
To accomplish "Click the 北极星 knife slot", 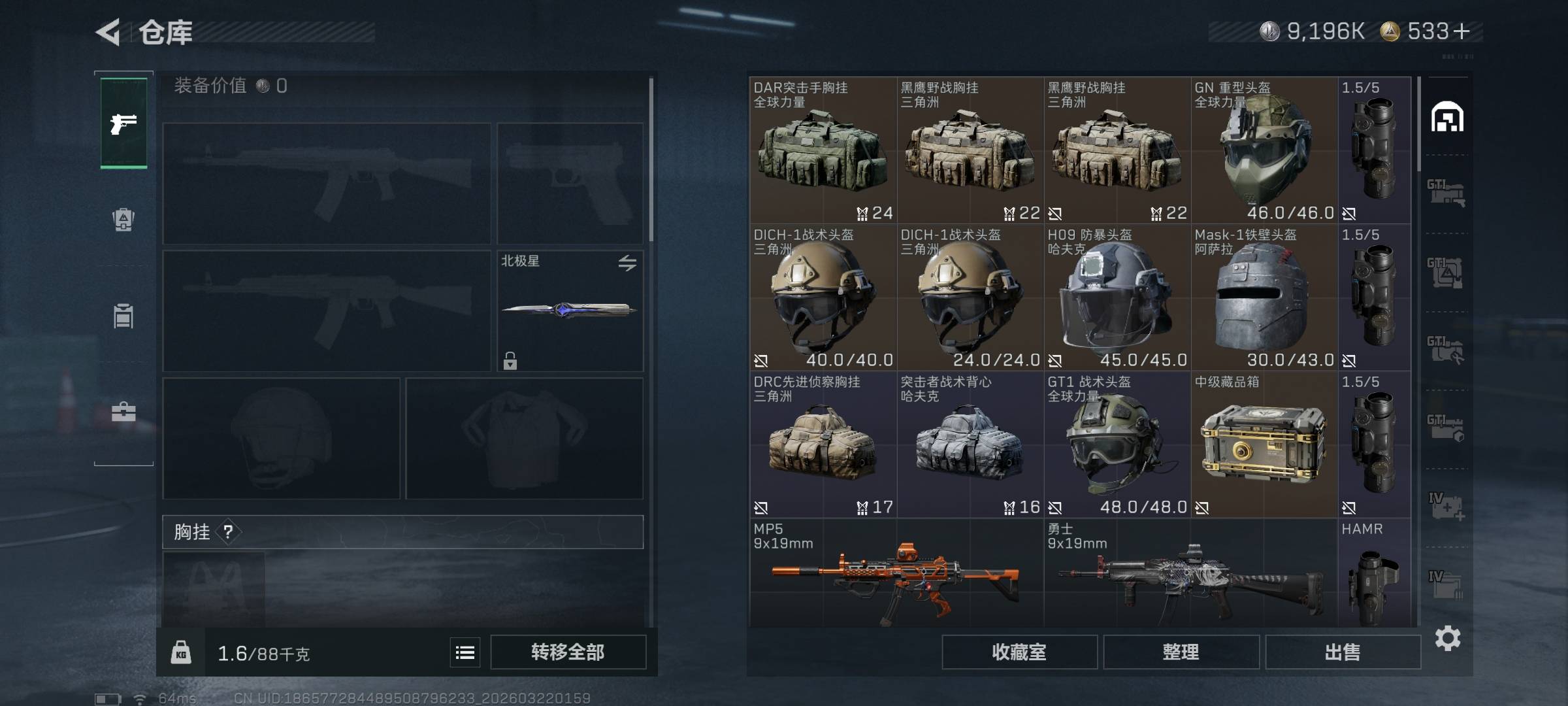I will (x=570, y=311).
